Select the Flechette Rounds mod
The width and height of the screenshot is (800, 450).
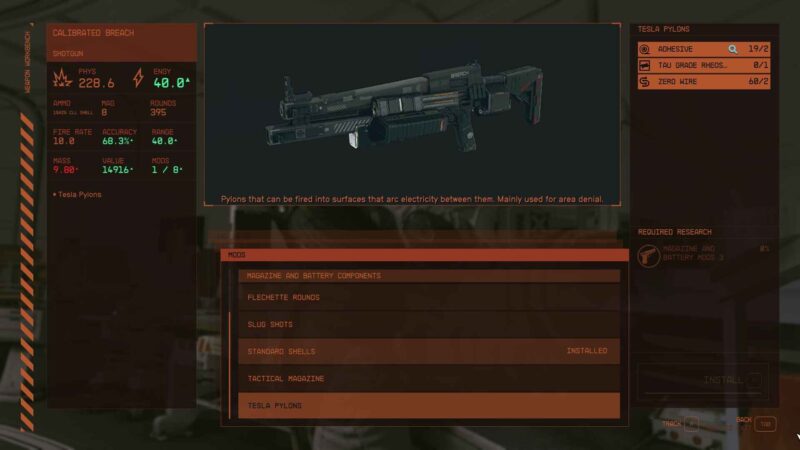tap(428, 297)
